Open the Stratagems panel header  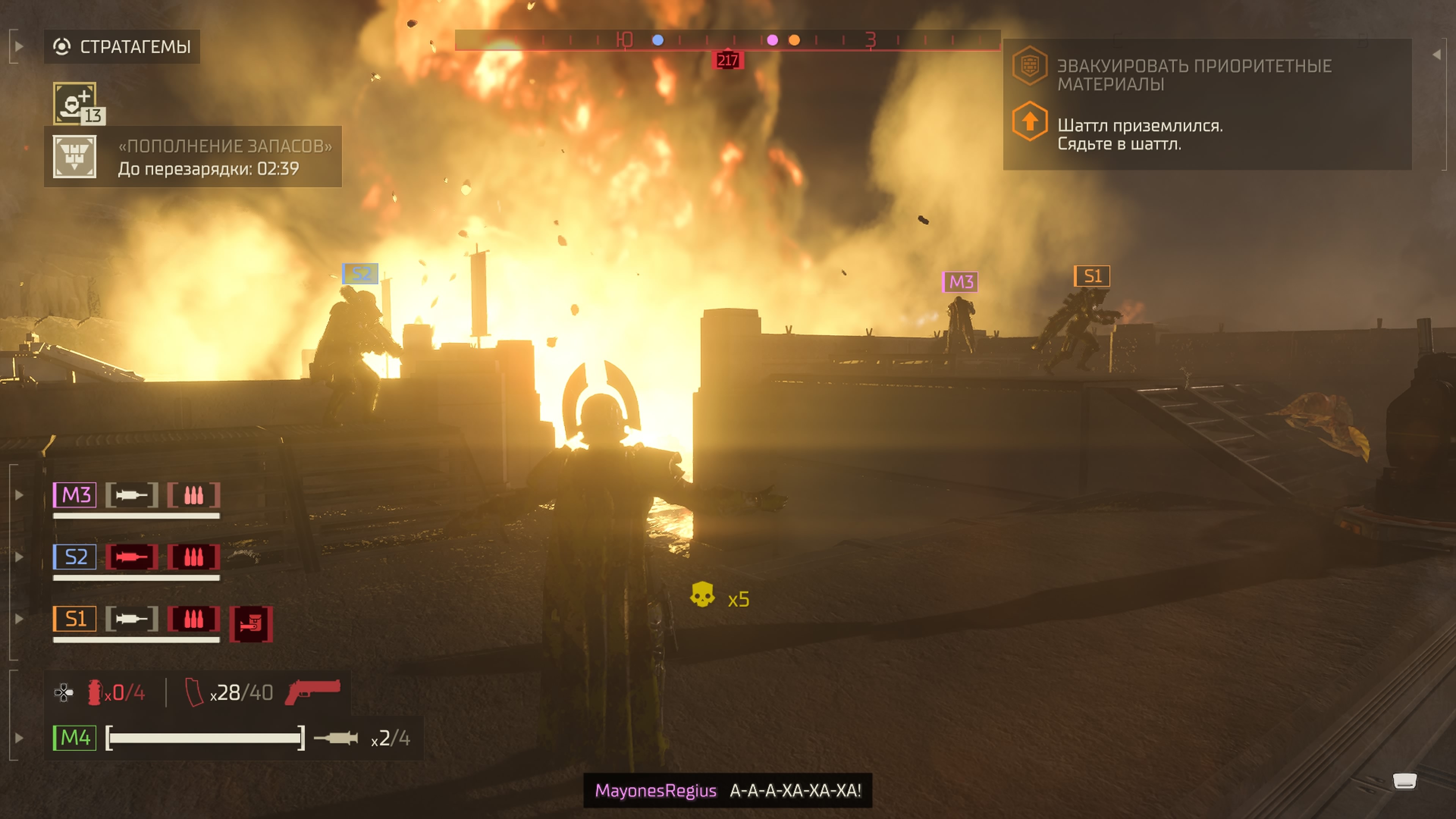122,46
